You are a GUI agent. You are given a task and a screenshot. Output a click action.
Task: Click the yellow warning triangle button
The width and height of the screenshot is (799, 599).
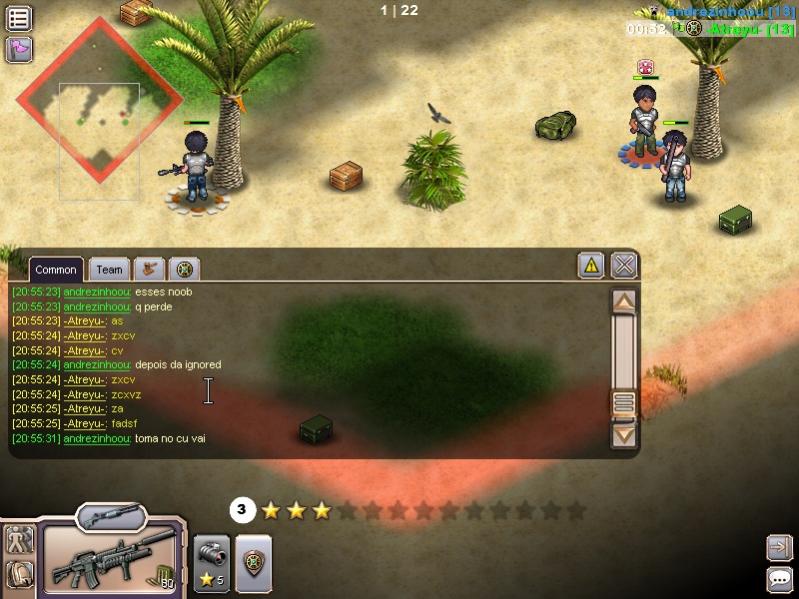click(x=591, y=265)
